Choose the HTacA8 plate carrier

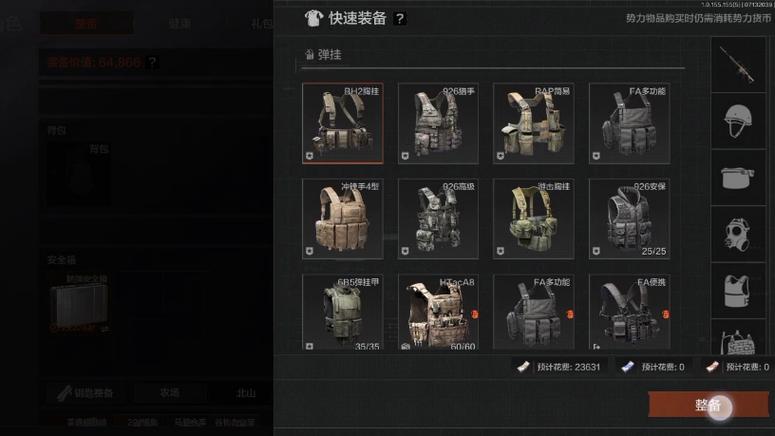click(438, 314)
